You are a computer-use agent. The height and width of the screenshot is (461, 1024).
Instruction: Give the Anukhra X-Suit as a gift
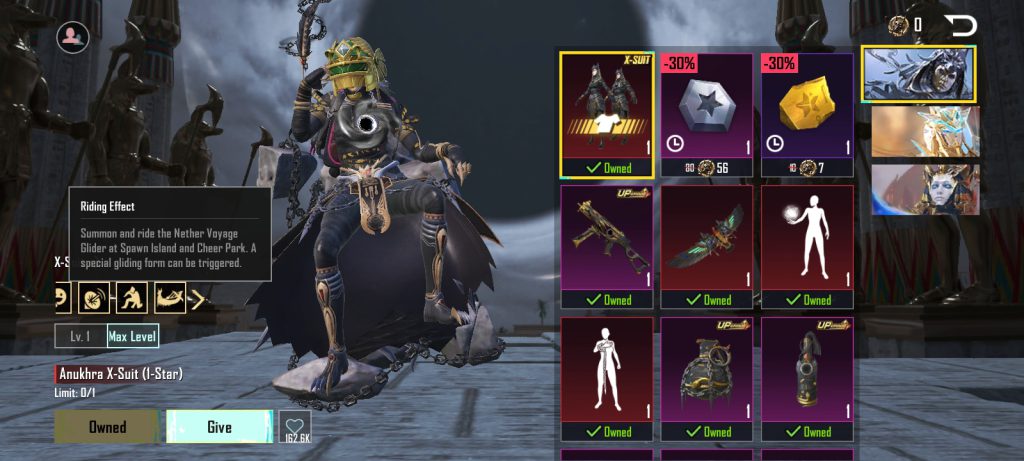[x=219, y=427]
